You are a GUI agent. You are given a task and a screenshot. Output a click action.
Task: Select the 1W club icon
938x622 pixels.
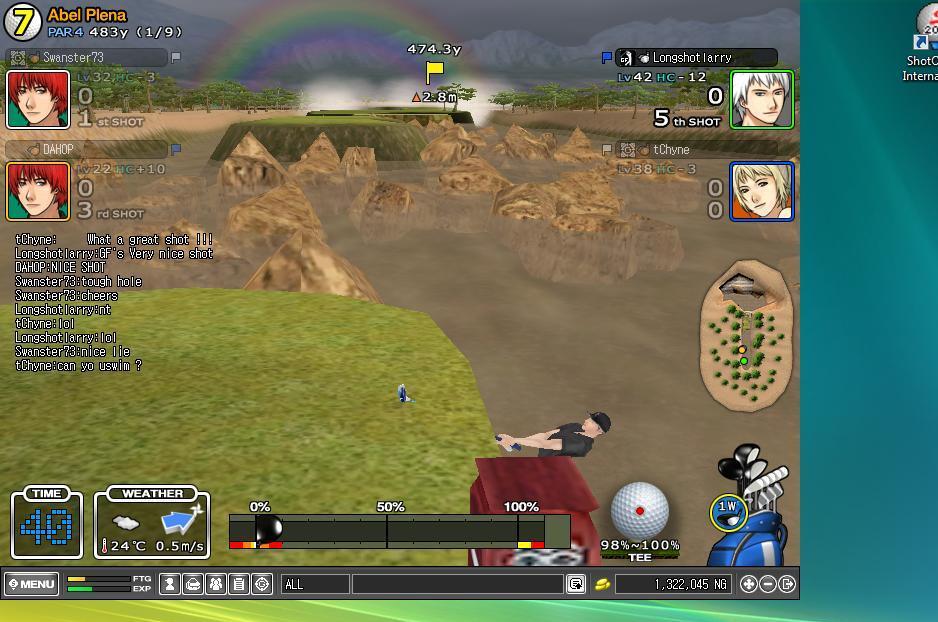(x=727, y=511)
